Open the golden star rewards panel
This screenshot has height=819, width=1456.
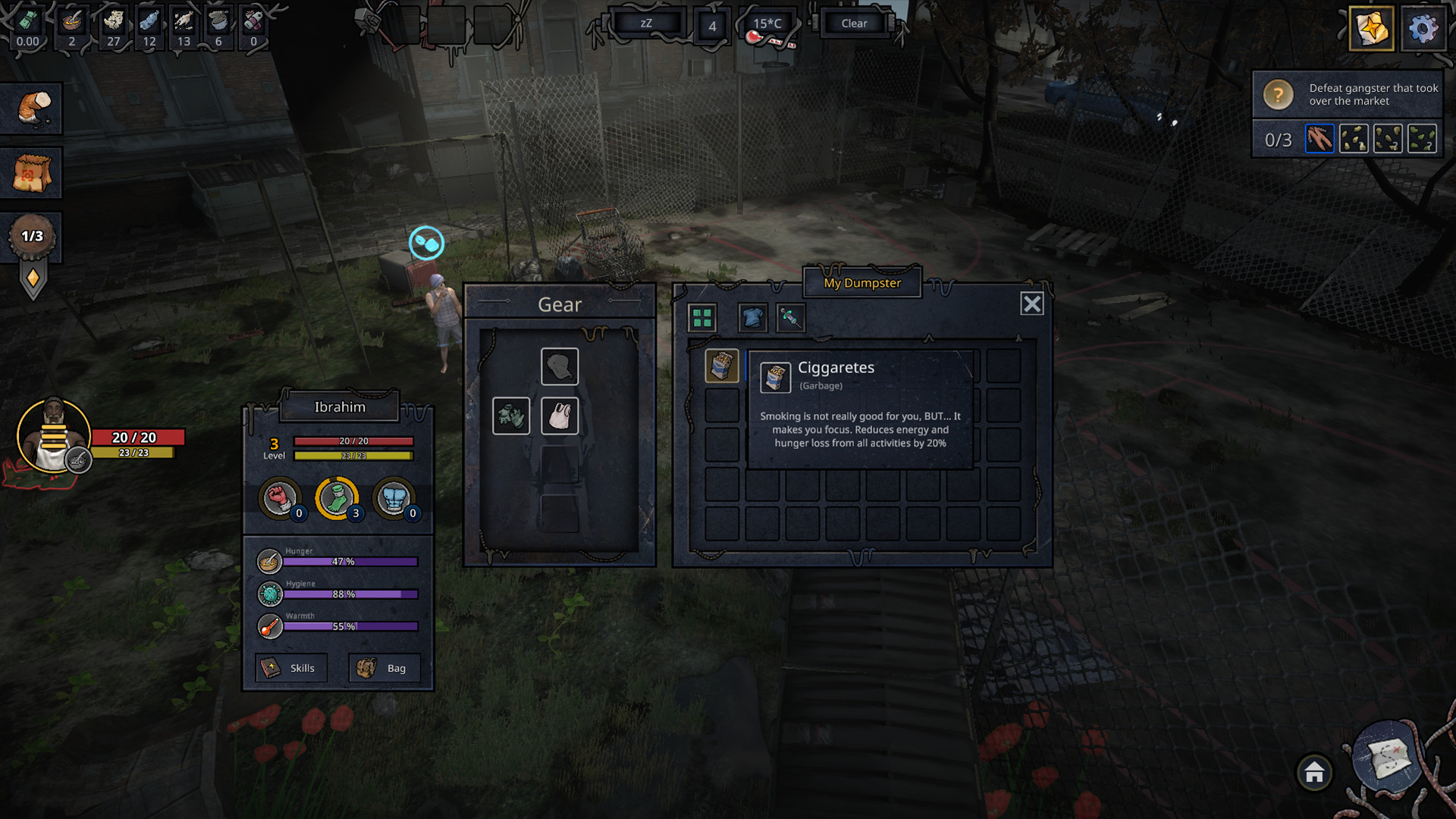click(1371, 30)
